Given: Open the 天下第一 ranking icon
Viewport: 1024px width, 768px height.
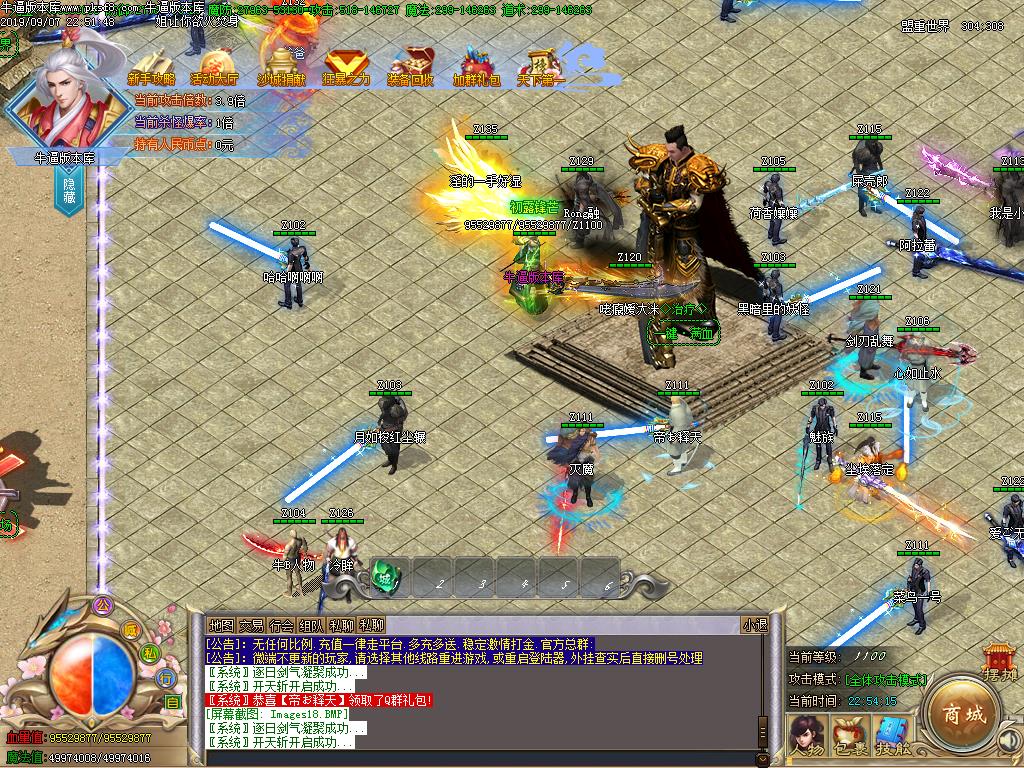Looking at the screenshot, I should (541, 68).
